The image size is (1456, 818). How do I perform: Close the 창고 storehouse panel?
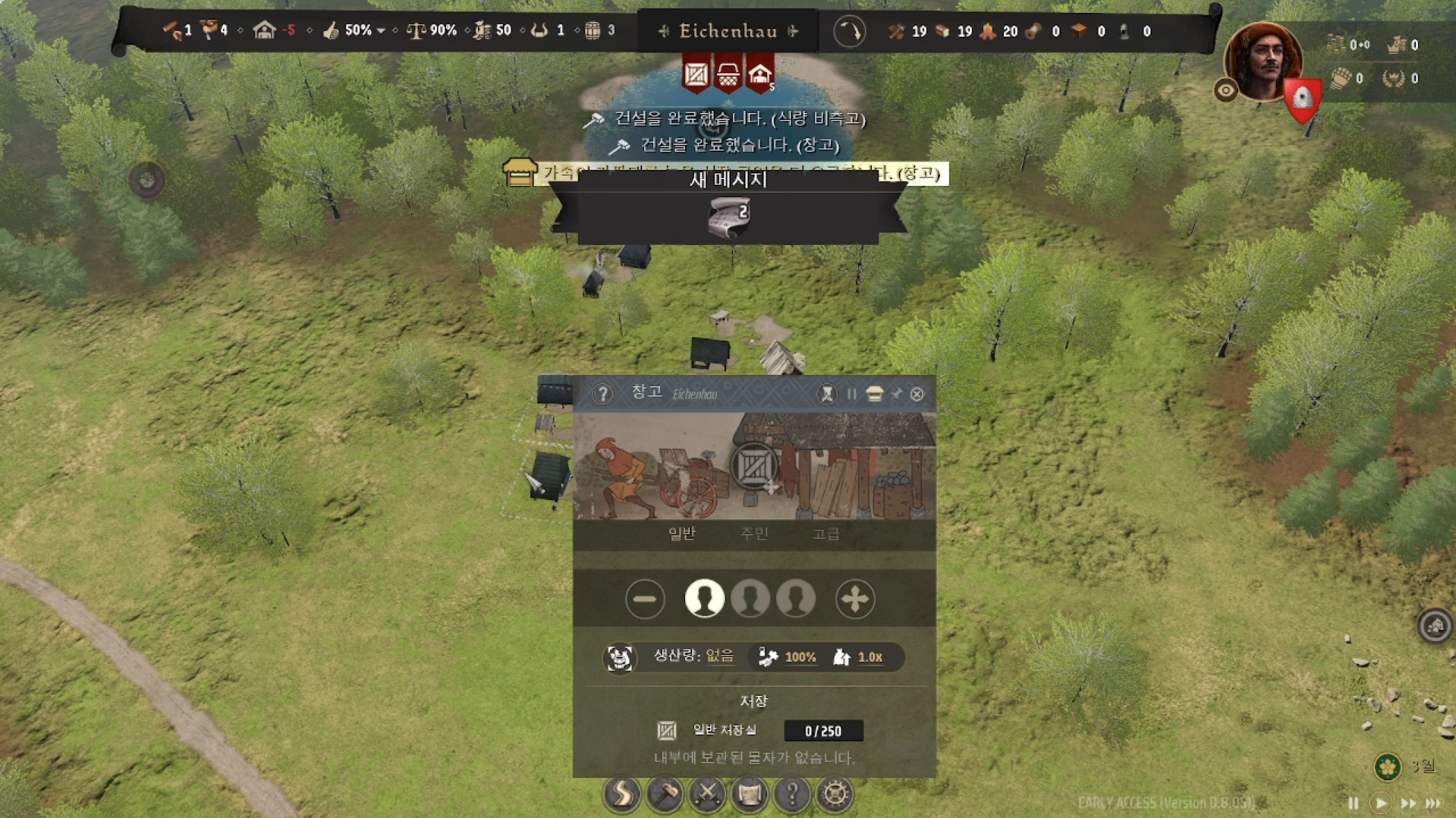coord(917,394)
